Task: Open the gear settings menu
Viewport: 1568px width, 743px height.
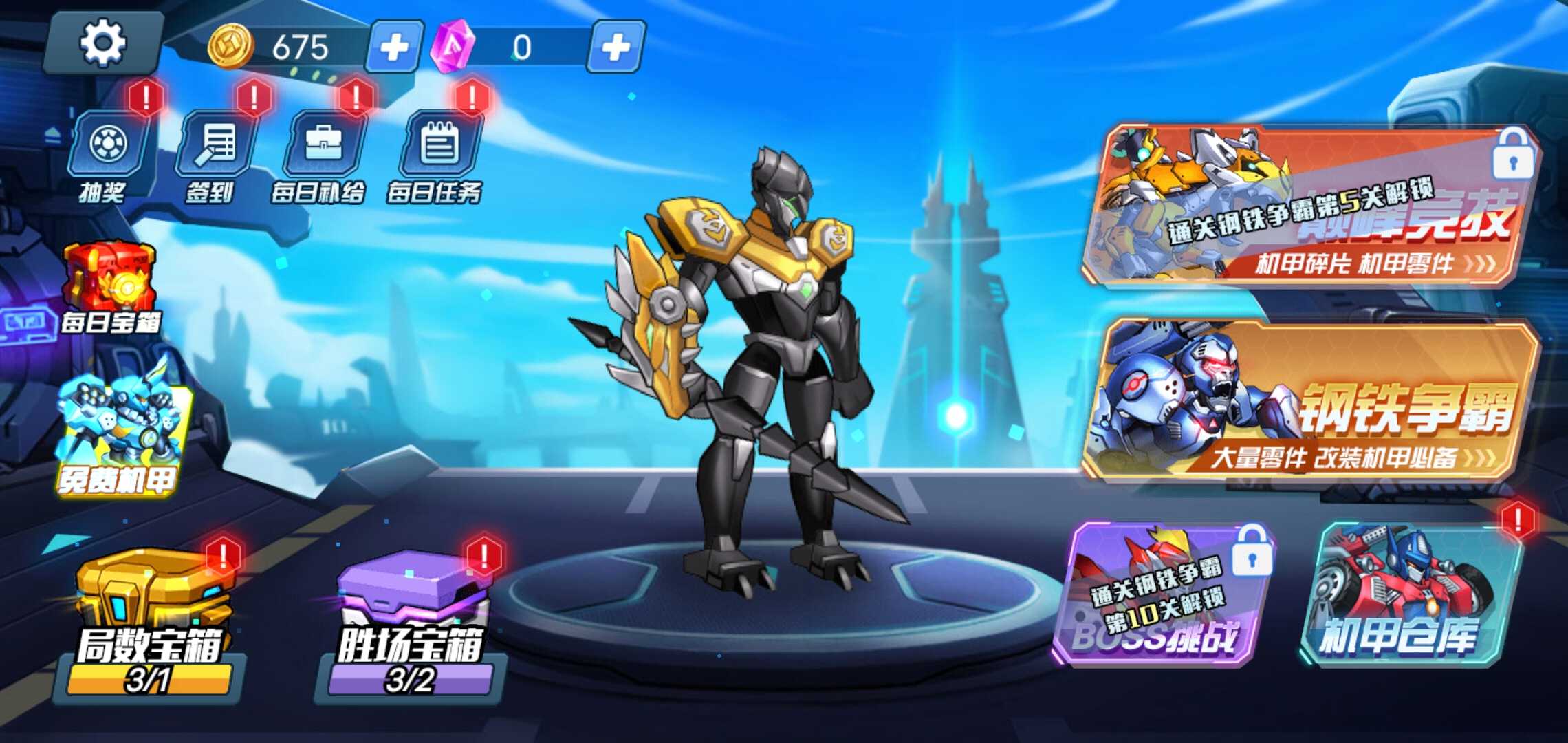Action: [103, 44]
